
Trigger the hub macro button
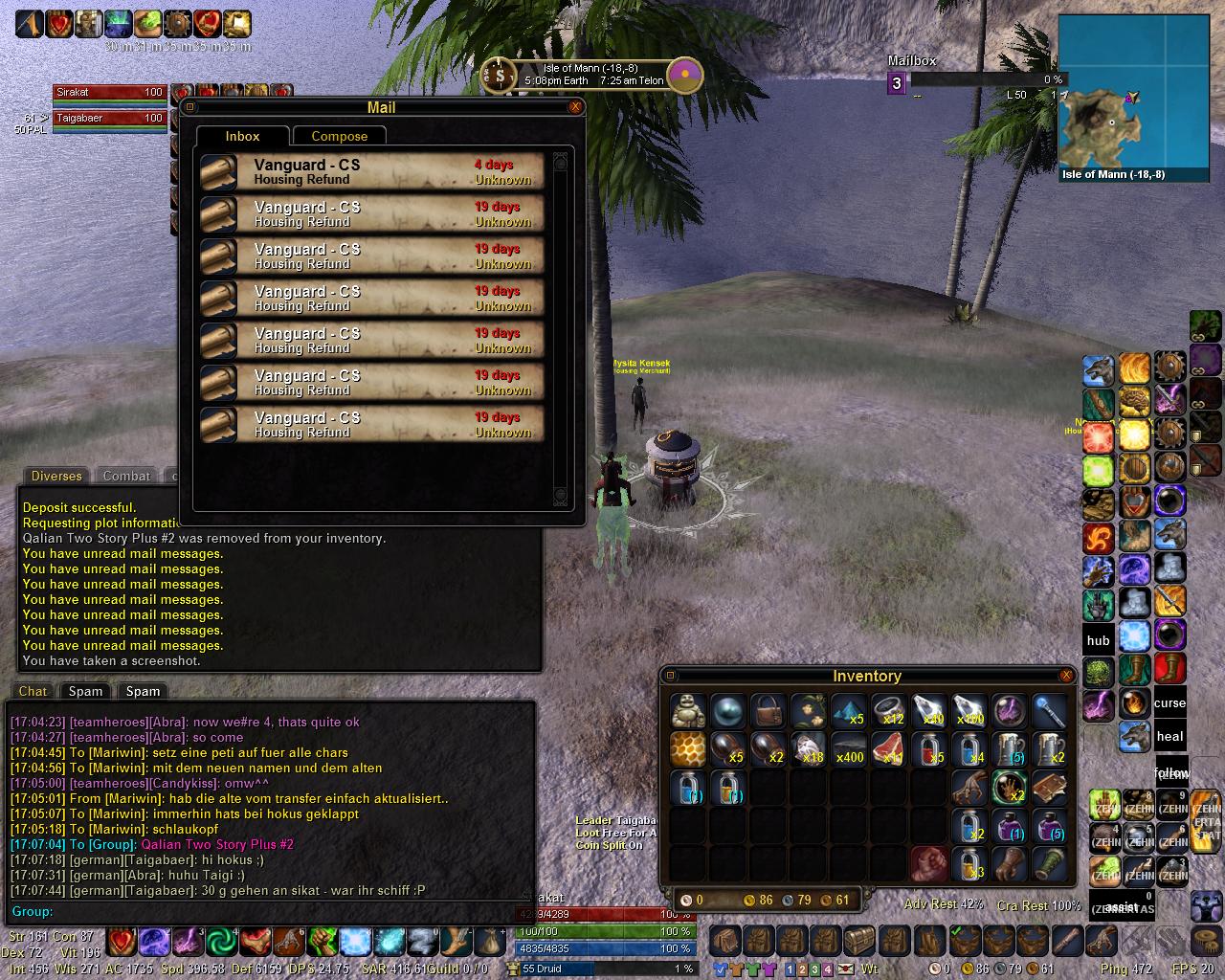(1099, 640)
